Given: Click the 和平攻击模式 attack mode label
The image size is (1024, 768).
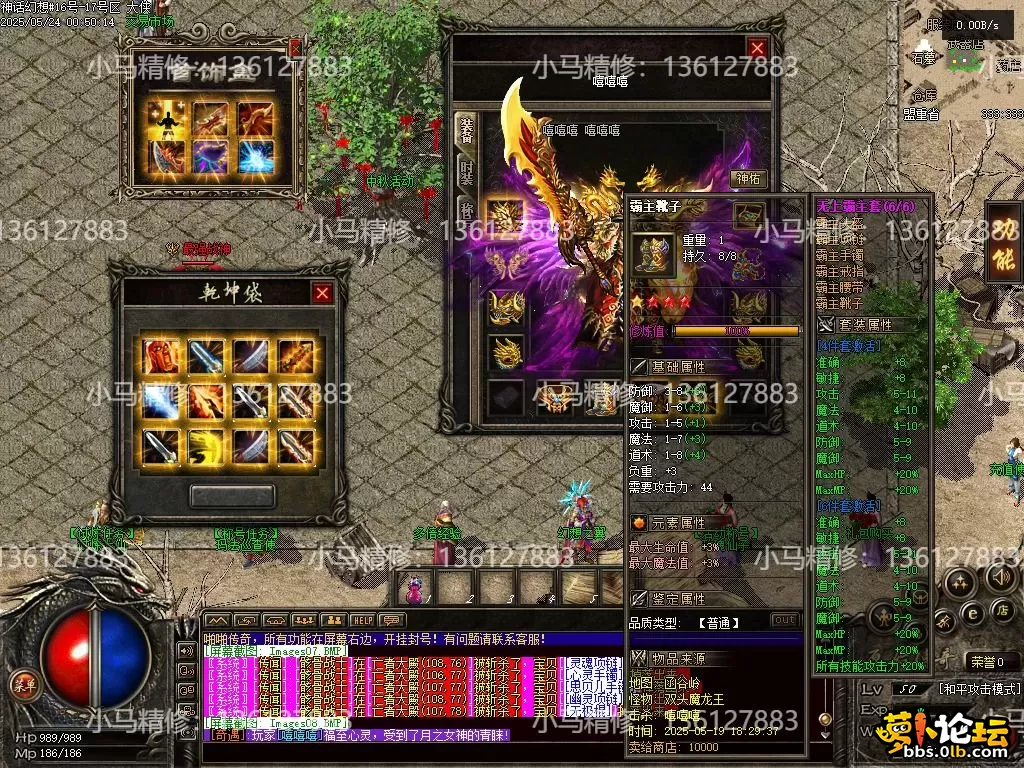Looking at the screenshot, I should pyautogui.click(x=979, y=689).
